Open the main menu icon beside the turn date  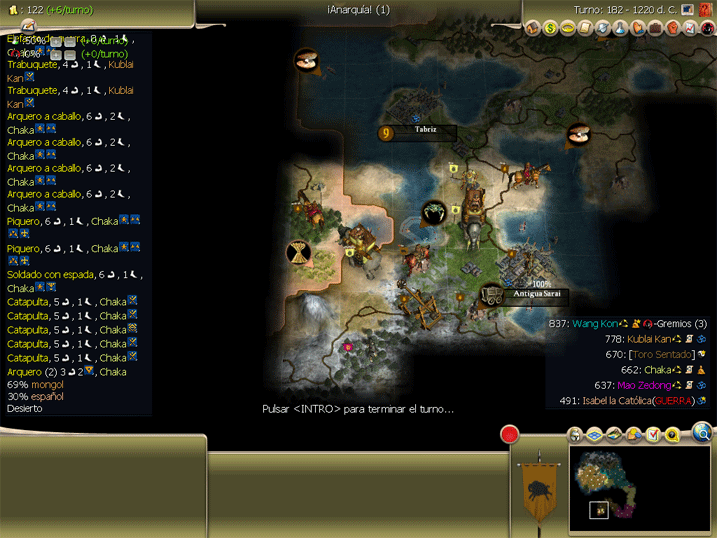pos(688,9)
